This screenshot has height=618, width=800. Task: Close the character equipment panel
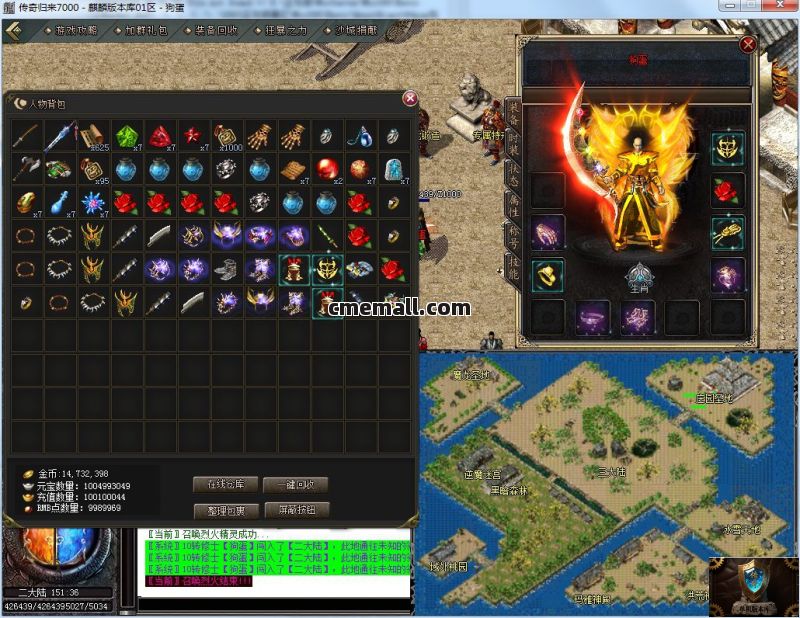[747, 44]
